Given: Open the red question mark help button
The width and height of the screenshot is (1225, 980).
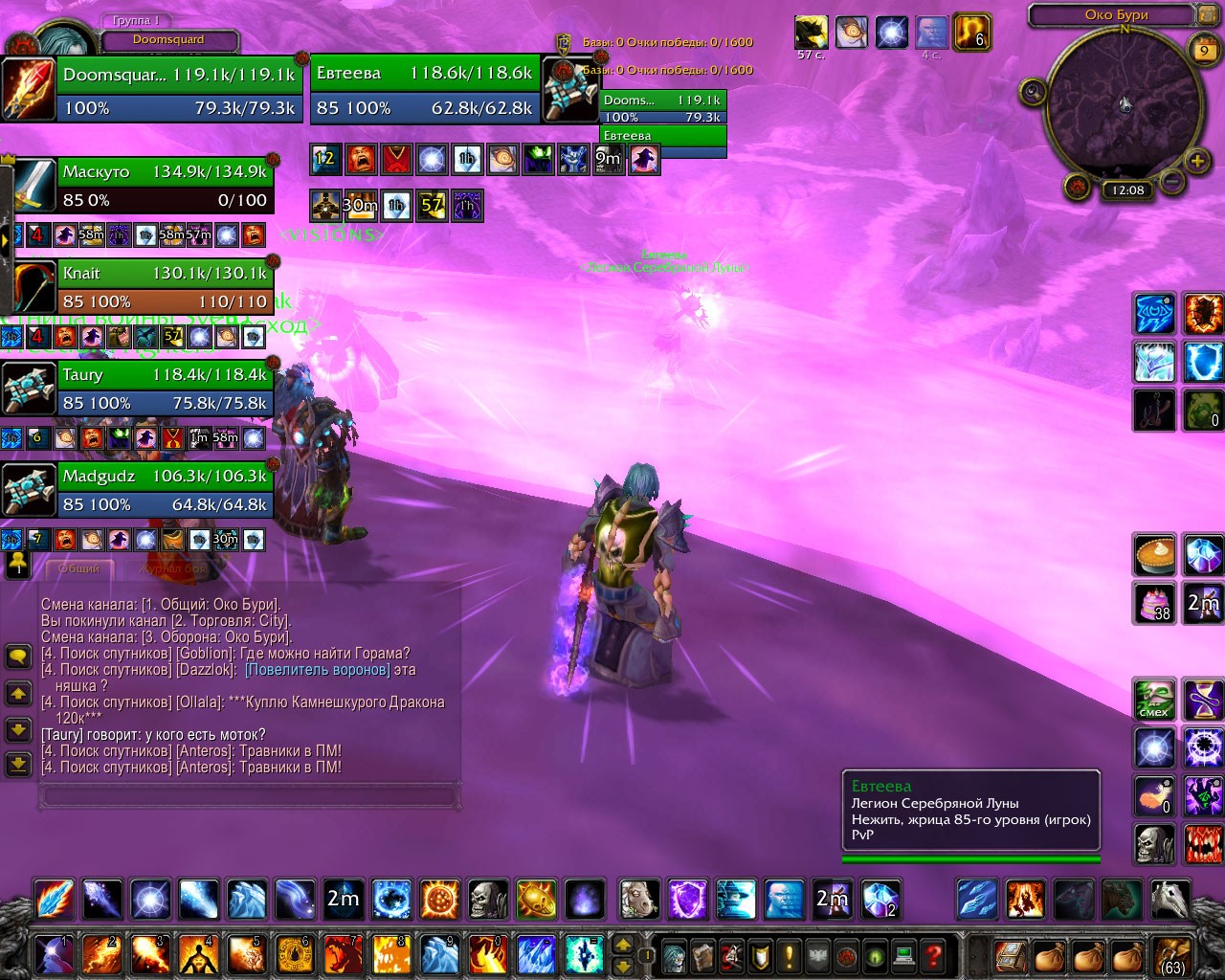Looking at the screenshot, I should click(933, 954).
